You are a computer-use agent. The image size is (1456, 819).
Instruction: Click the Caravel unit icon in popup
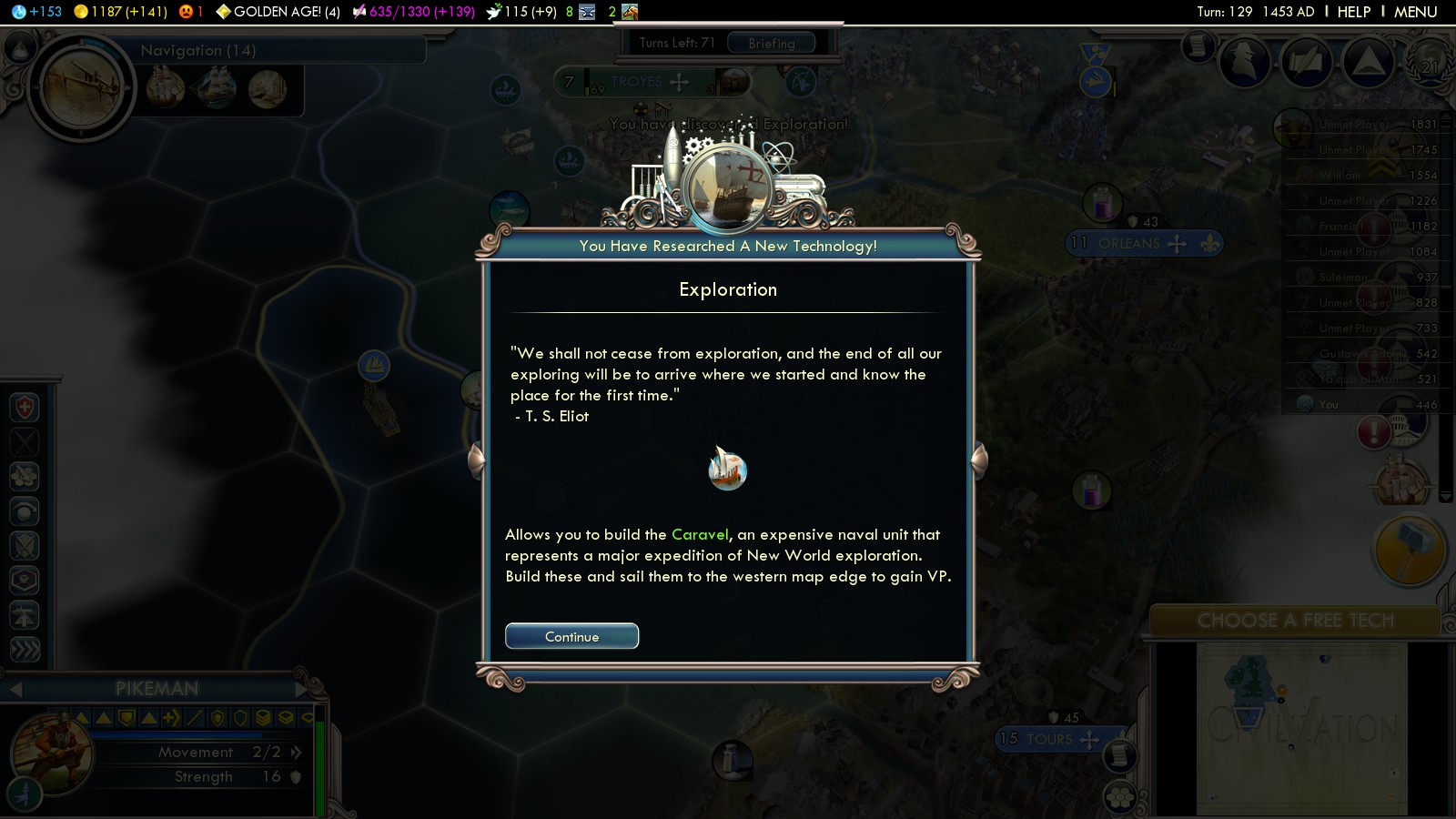727,470
